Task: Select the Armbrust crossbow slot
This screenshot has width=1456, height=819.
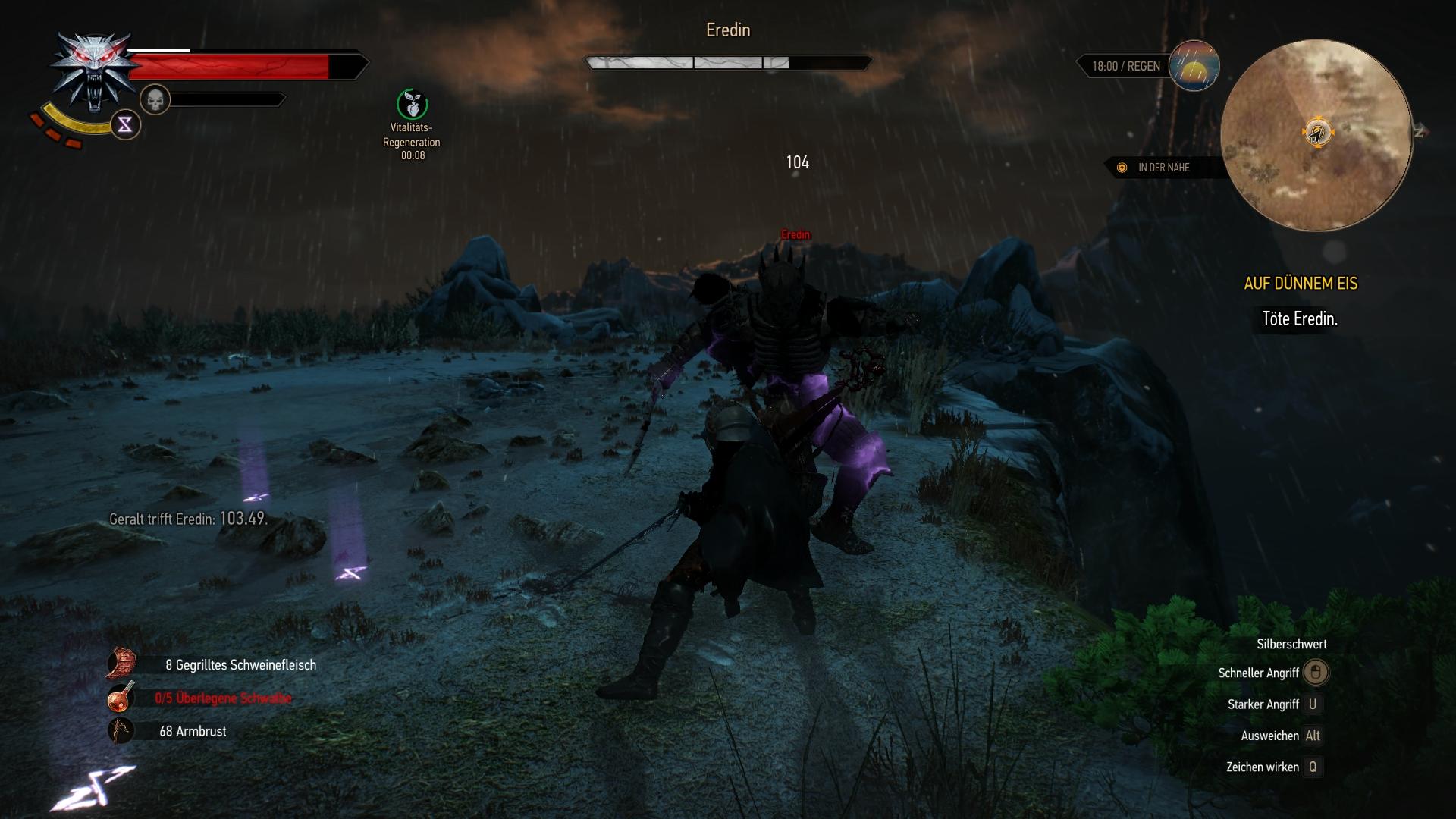Action: coord(121,731)
